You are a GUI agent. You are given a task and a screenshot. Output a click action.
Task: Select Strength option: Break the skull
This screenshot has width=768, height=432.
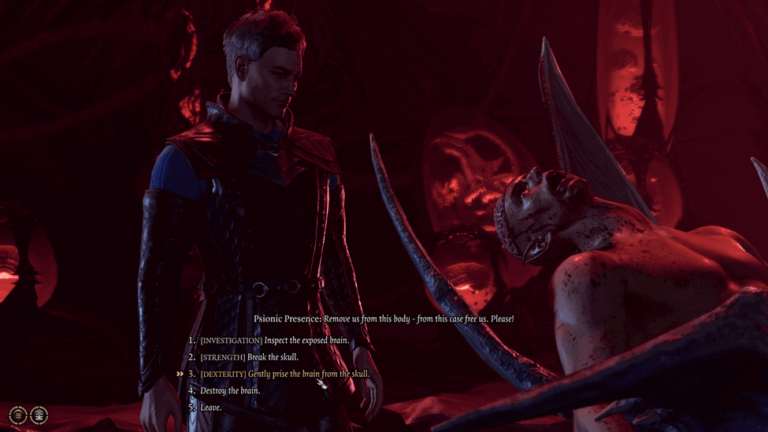249,357
